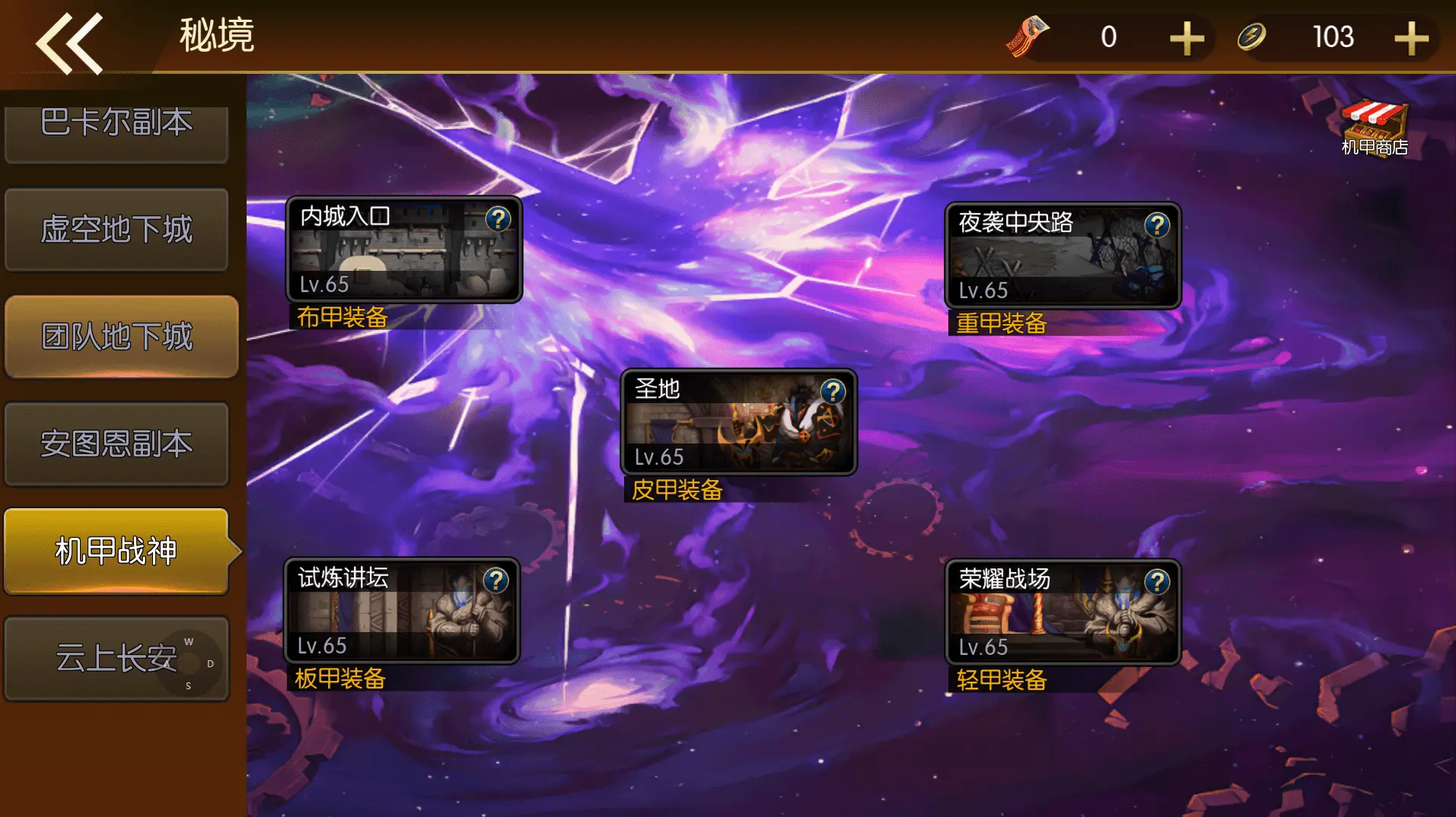Viewport: 1456px width, 817px height.
Task: Open the help icon on 圣地 card
Action: tap(832, 394)
